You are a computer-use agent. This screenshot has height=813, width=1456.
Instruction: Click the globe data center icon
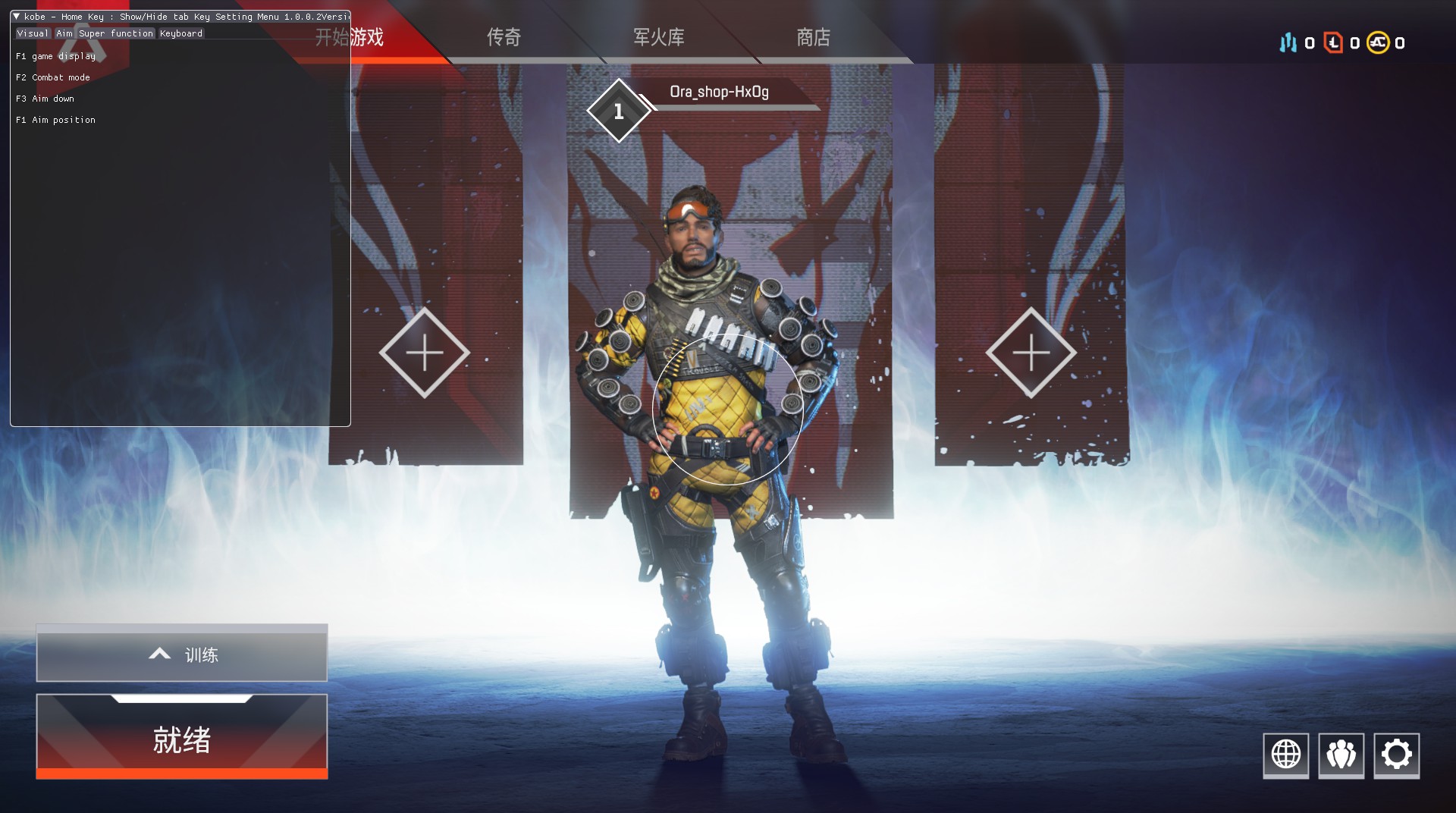pos(1285,755)
